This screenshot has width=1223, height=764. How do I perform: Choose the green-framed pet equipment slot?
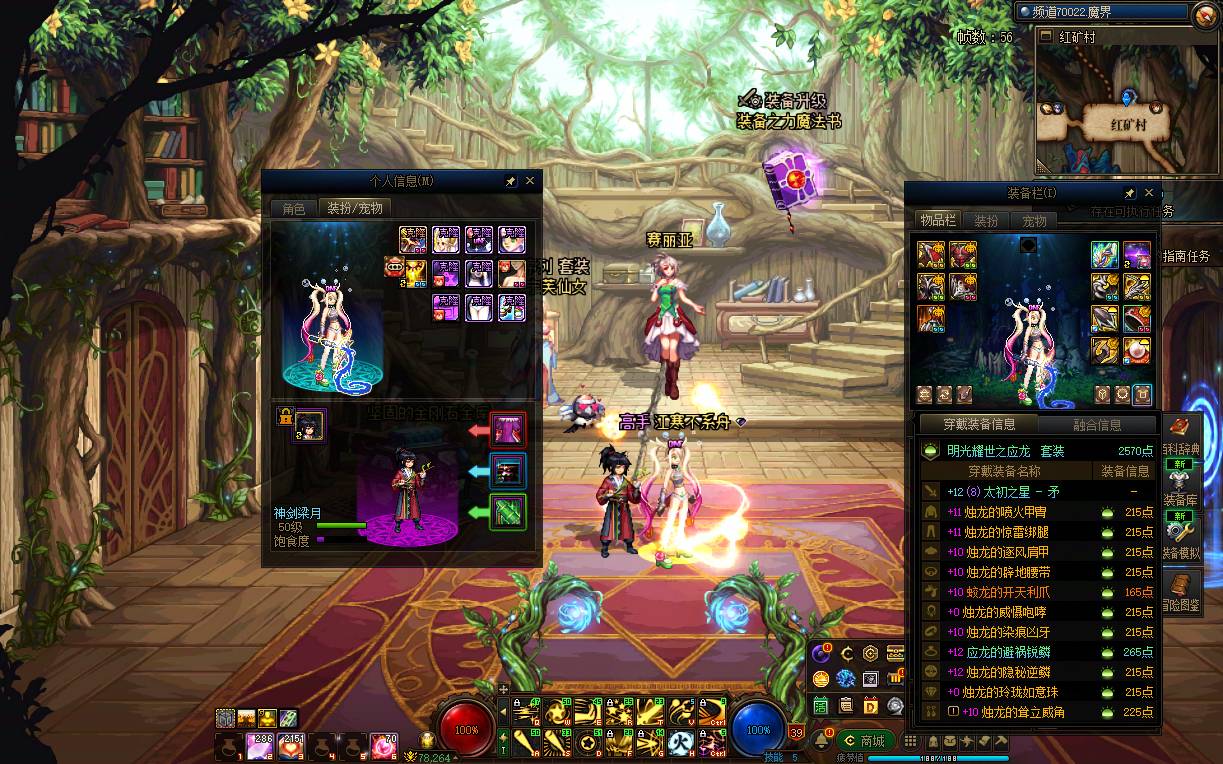click(x=508, y=512)
